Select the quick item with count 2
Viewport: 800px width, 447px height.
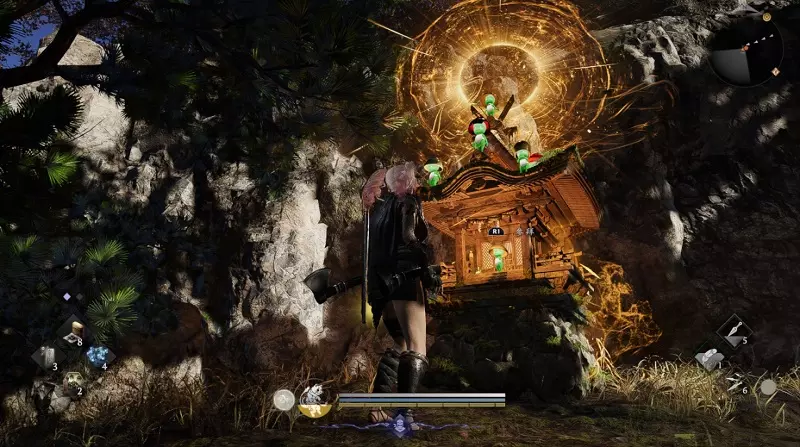point(72,382)
